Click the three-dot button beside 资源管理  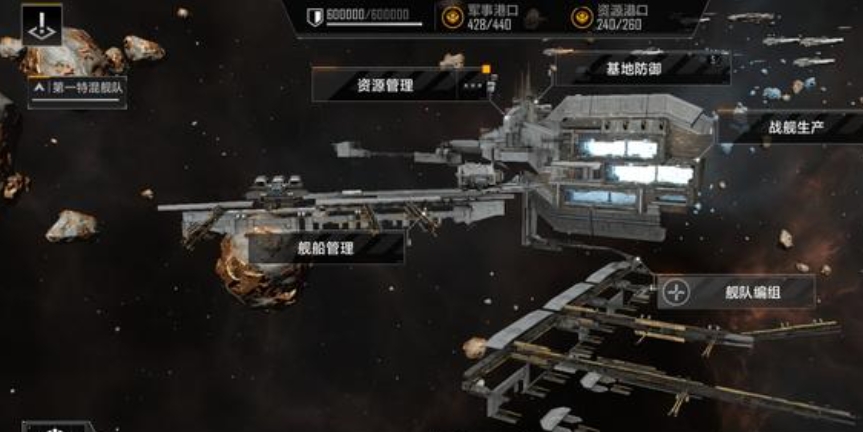point(474,85)
